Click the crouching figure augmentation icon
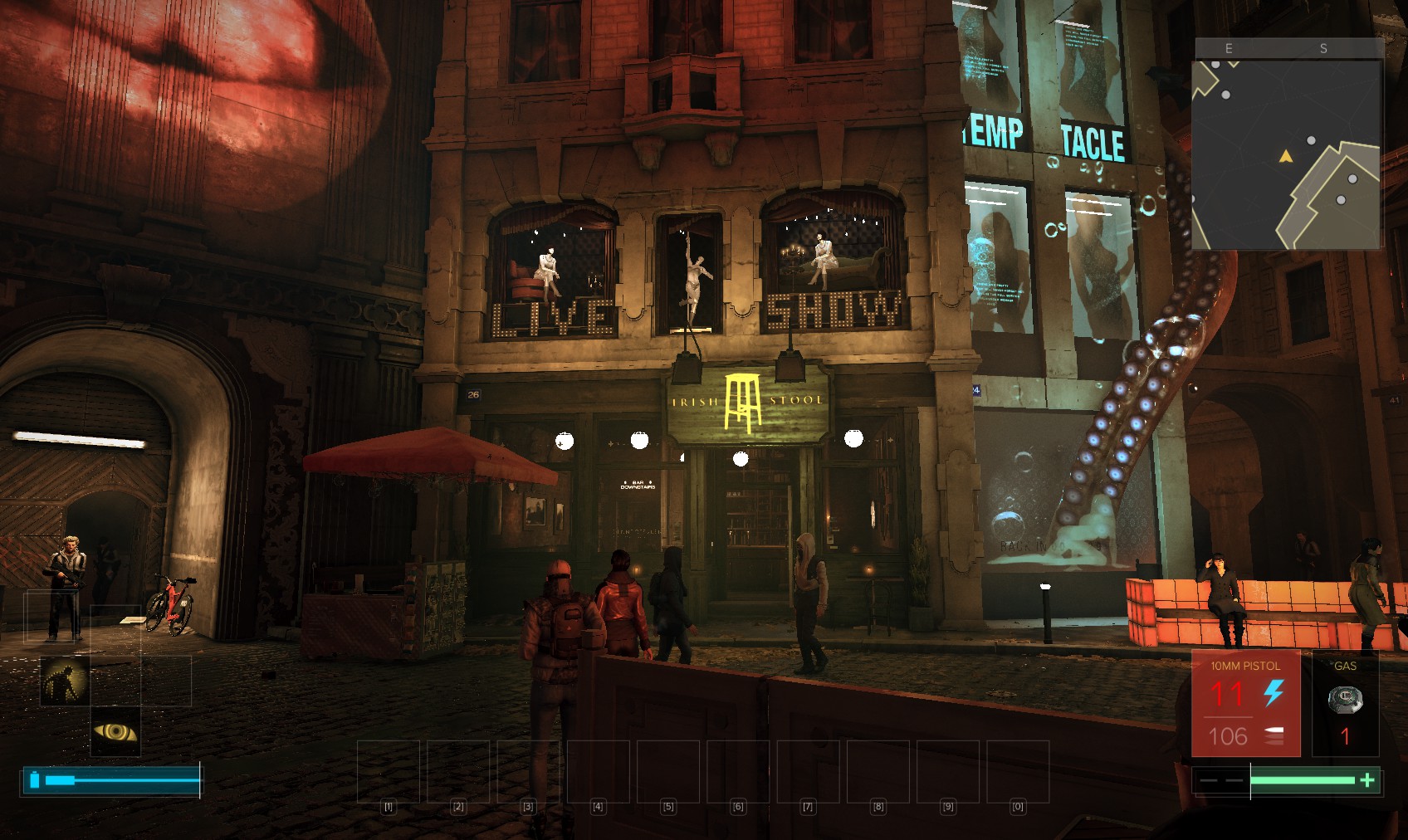This screenshot has width=1408, height=840. pyautogui.click(x=65, y=681)
